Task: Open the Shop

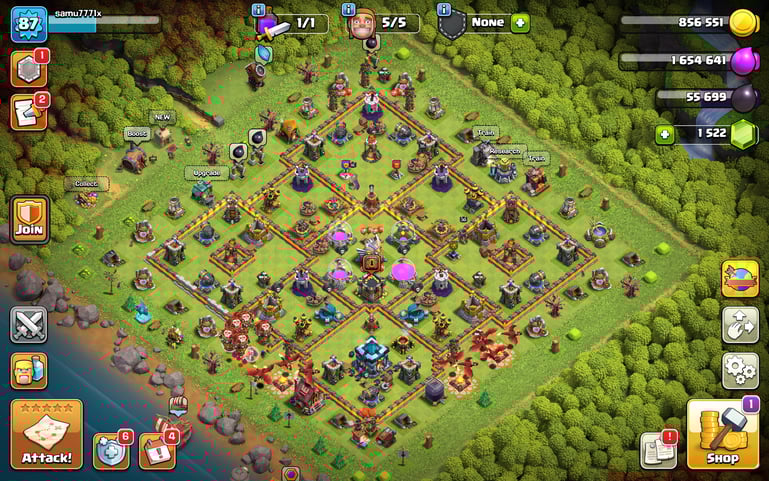Action: tap(721, 435)
